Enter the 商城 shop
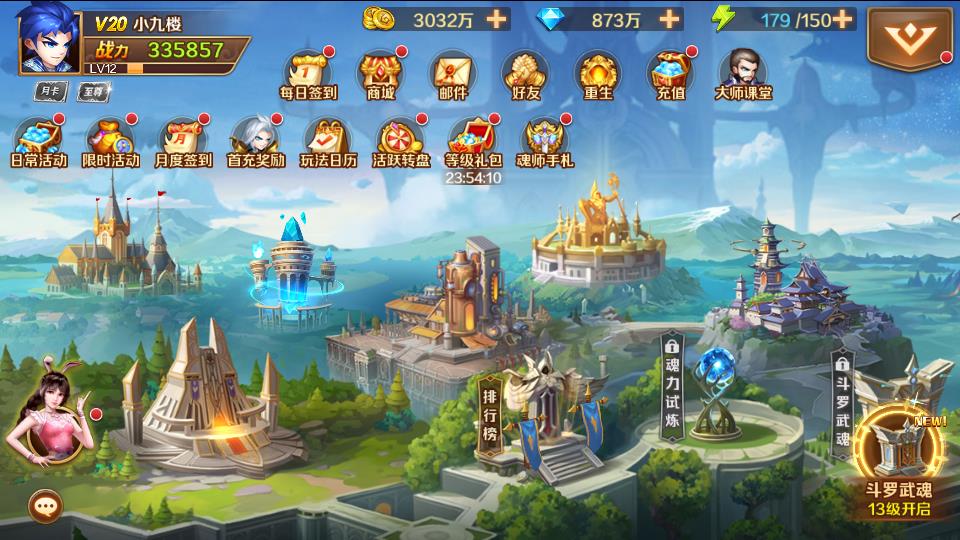 tap(380, 74)
